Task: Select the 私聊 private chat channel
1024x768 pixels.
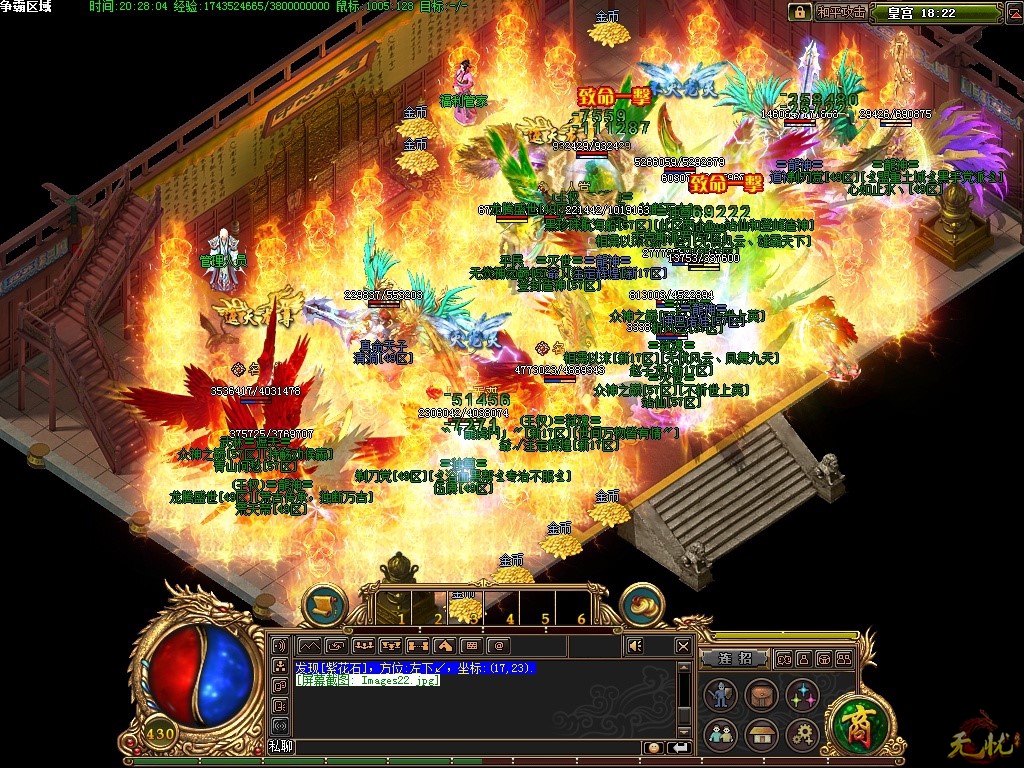Action: coord(280,746)
